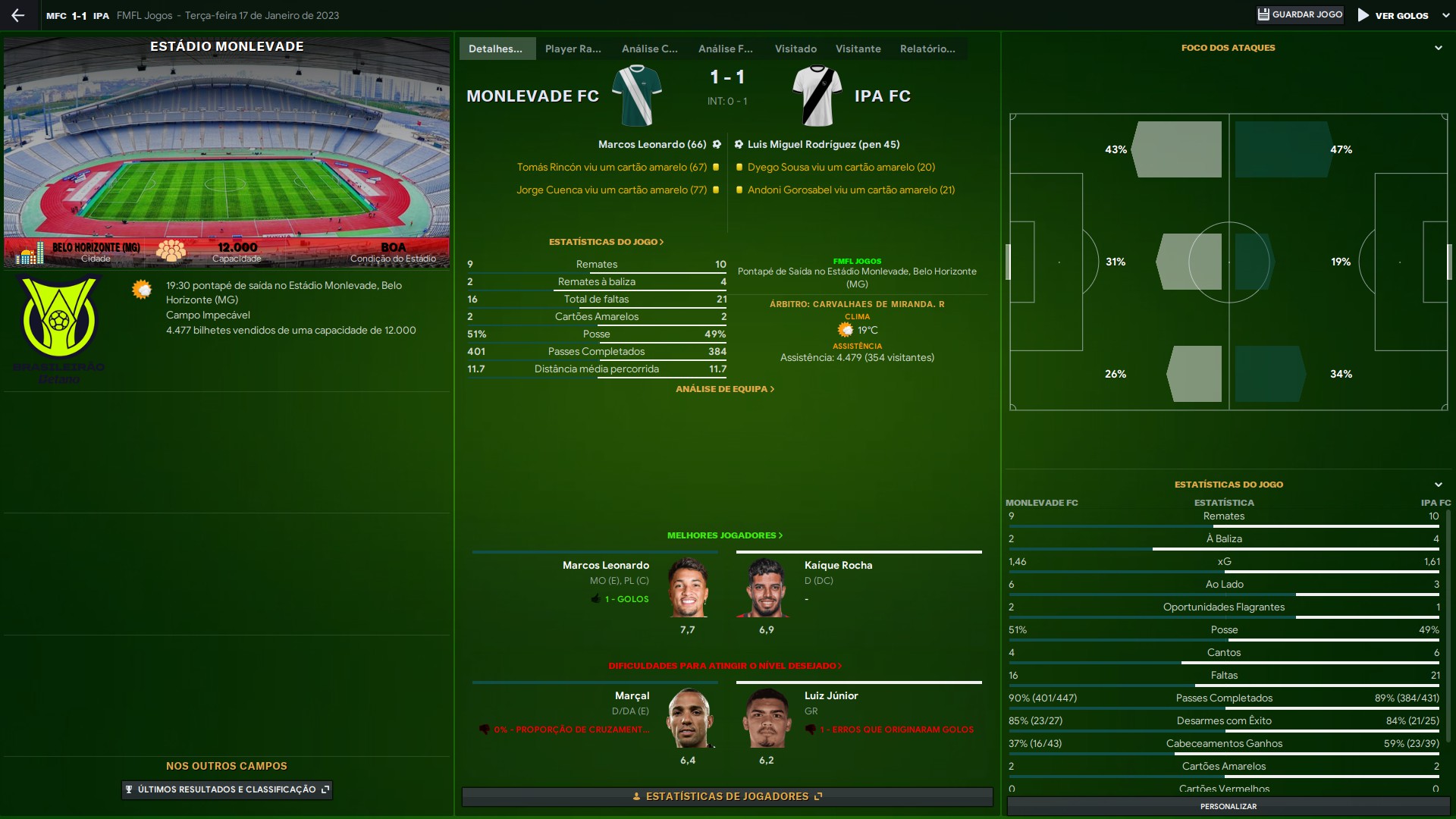Expand the Foco dos Ataques dropdown
This screenshot has width=1456, height=819.
(1438, 48)
